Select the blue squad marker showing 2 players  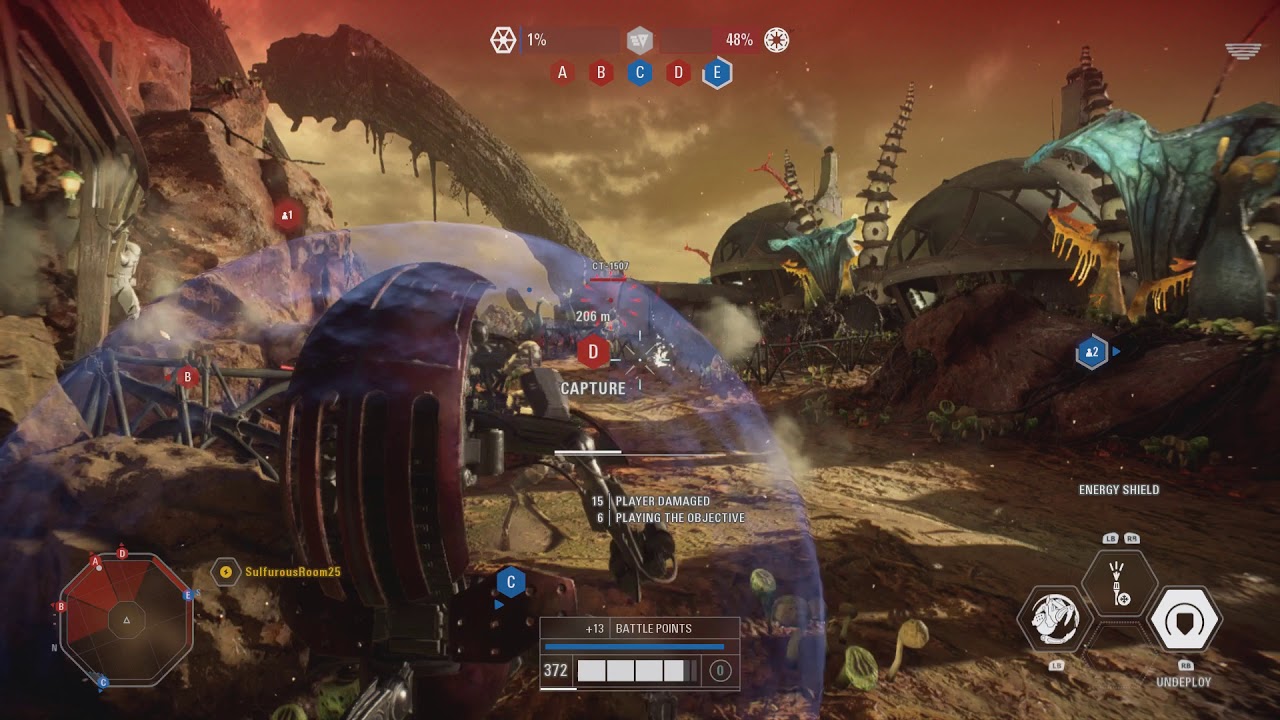[x=1091, y=352]
